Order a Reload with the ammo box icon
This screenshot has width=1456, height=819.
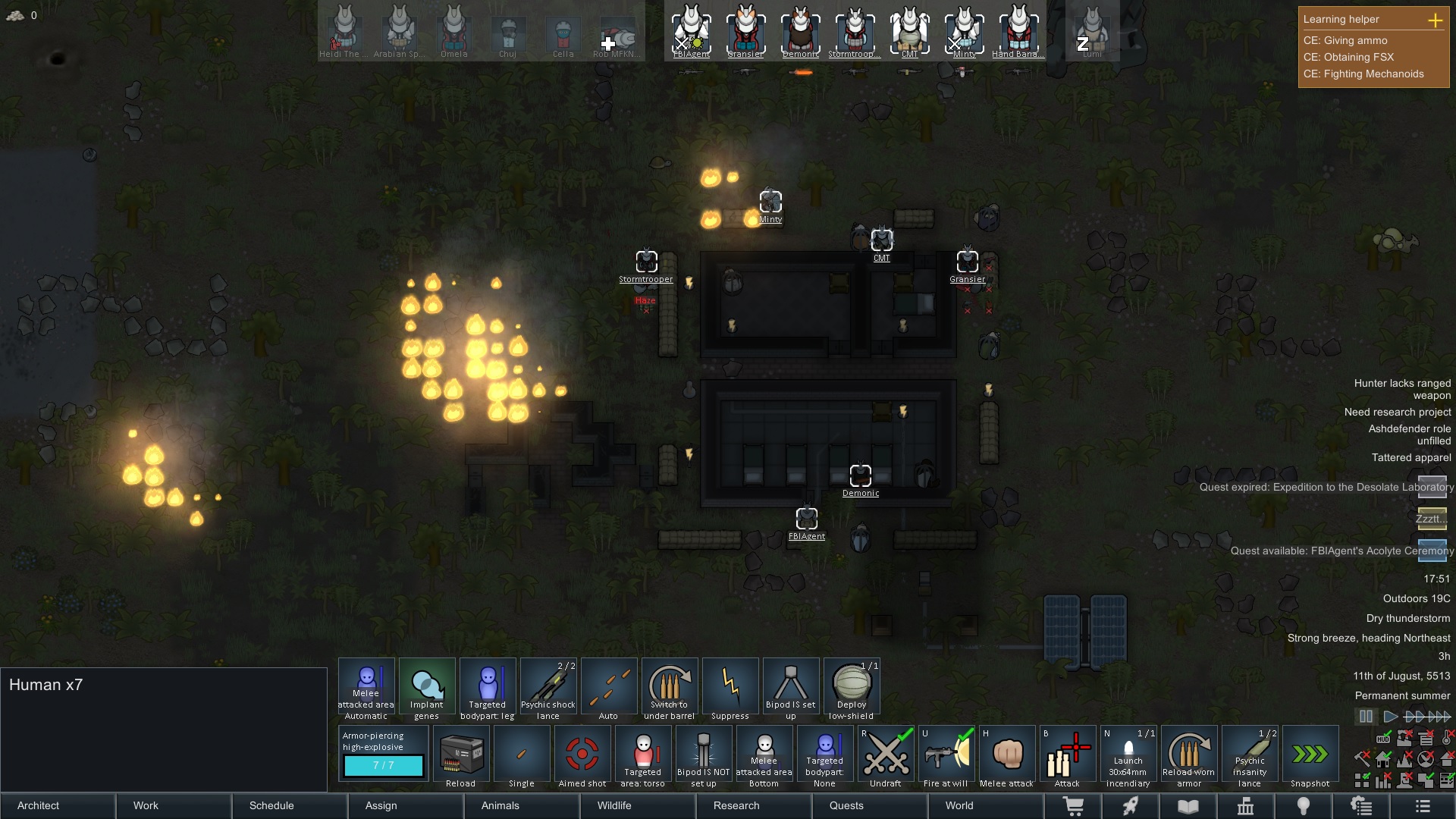point(461,755)
